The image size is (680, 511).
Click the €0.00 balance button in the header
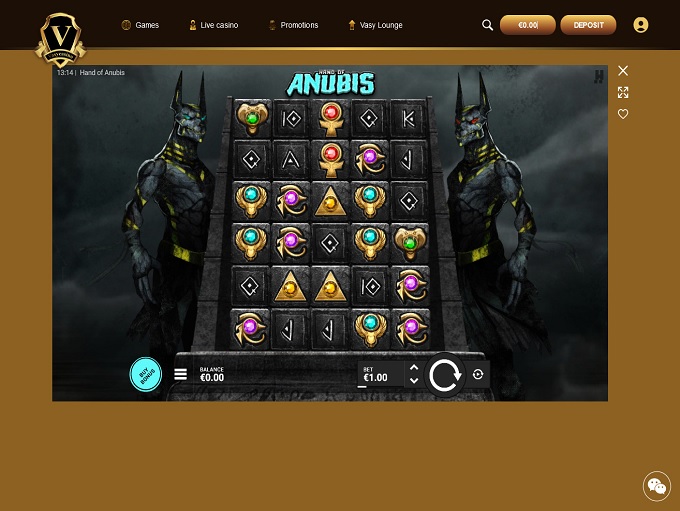click(527, 25)
